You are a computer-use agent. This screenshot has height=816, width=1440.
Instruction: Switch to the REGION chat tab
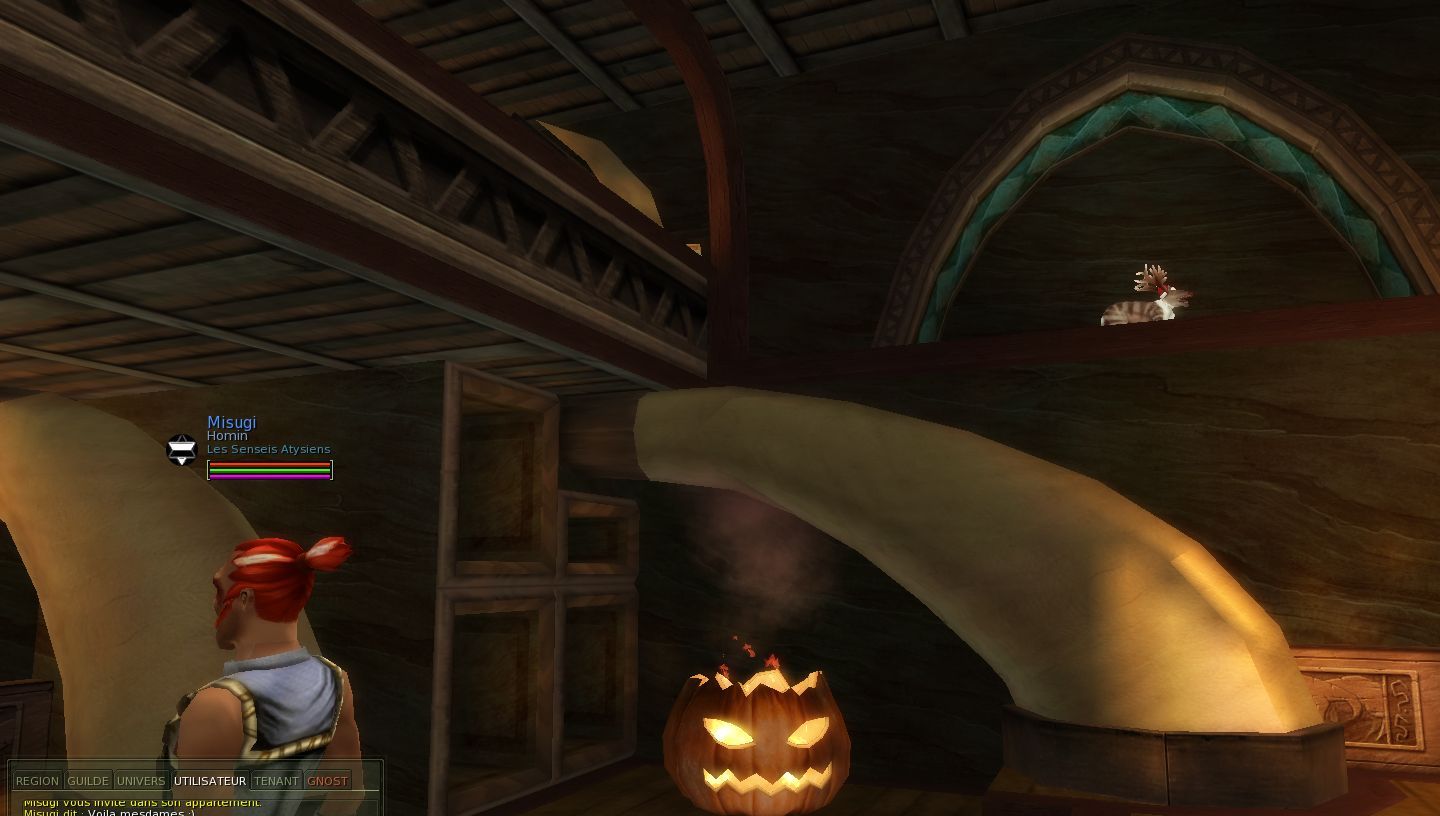pos(37,781)
